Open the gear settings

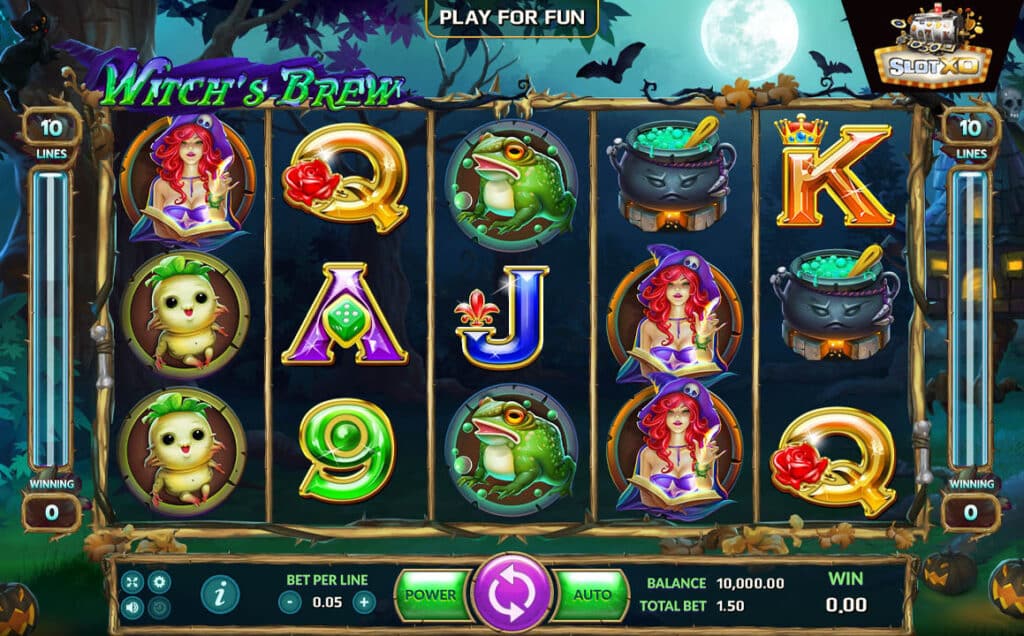click(158, 581)
